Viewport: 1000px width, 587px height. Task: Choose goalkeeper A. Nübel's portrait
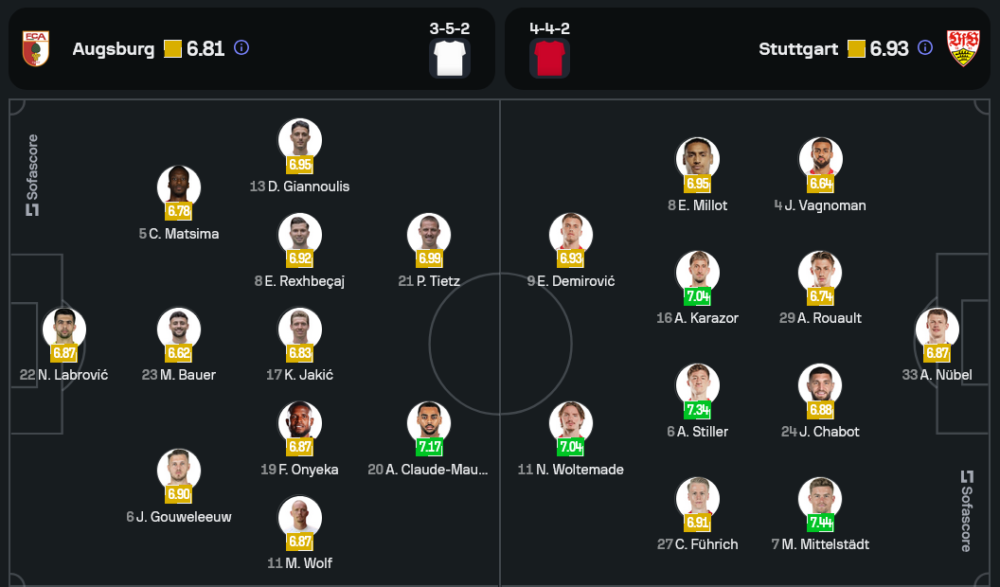click(937, 330)
